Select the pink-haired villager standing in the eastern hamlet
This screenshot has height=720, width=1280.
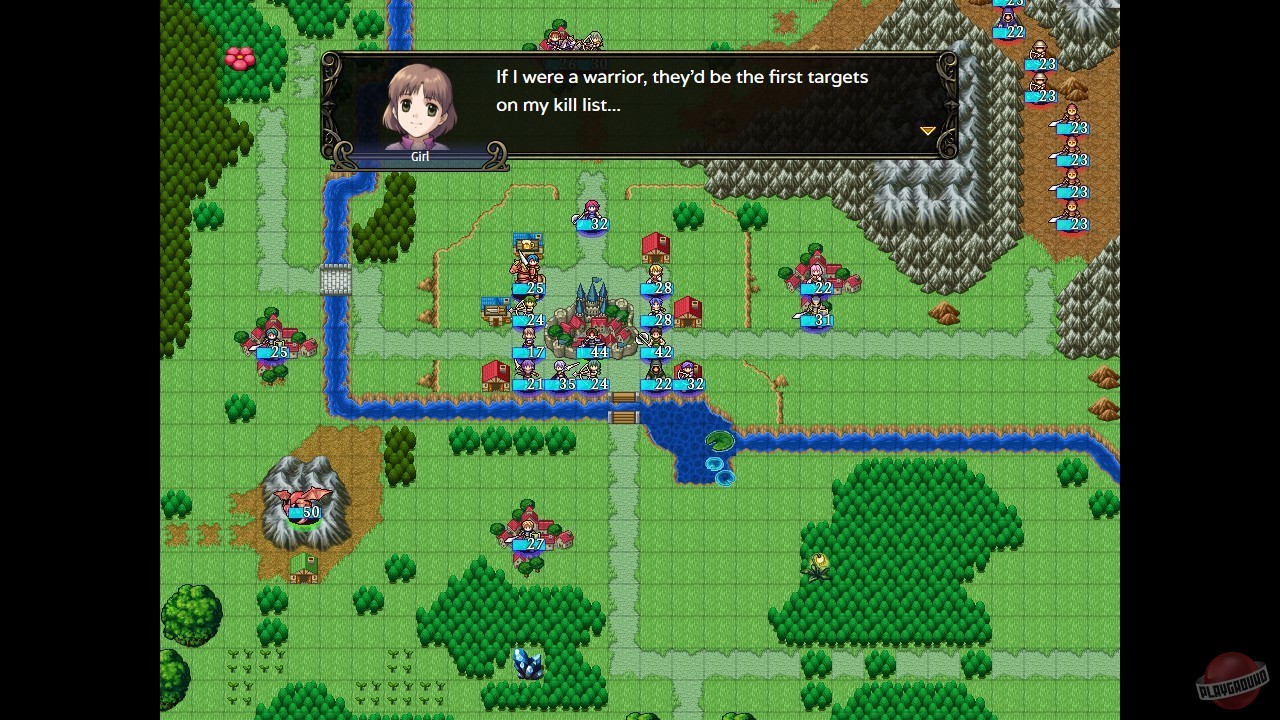coord(816,273)
